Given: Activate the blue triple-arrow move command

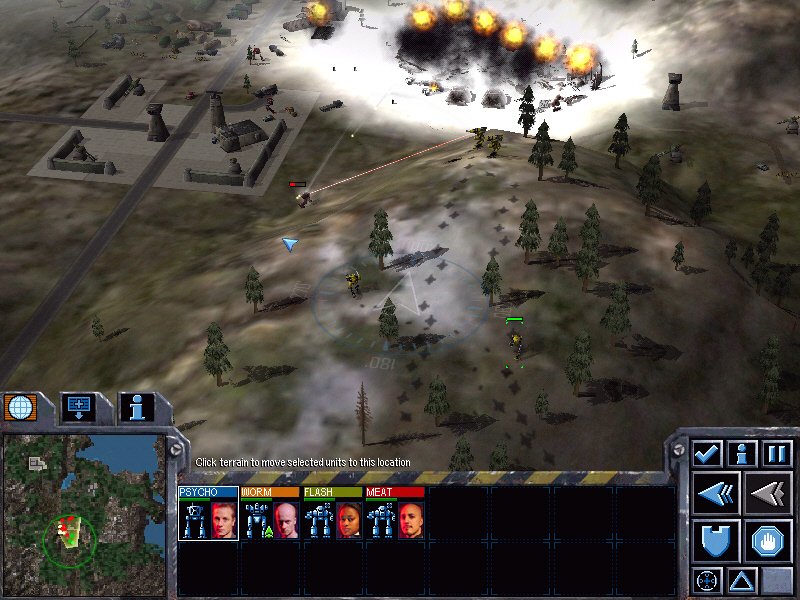Looking at the screenshot, I should pos(716,494).
